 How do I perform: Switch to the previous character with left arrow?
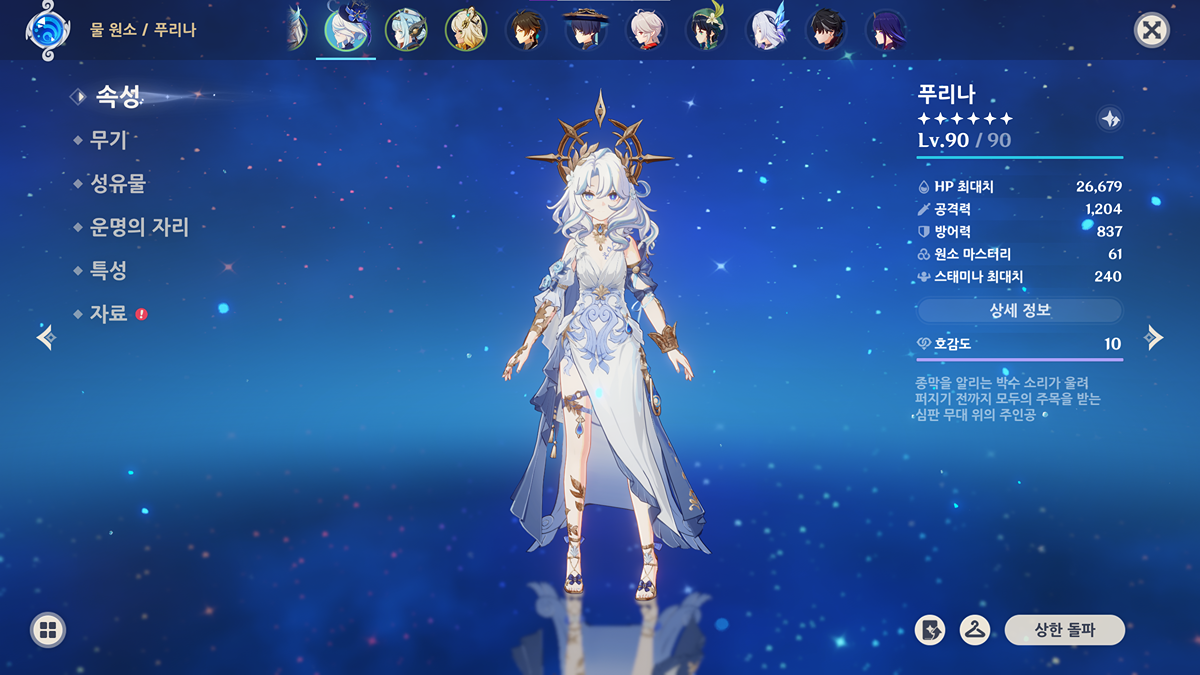click(46, 337)
